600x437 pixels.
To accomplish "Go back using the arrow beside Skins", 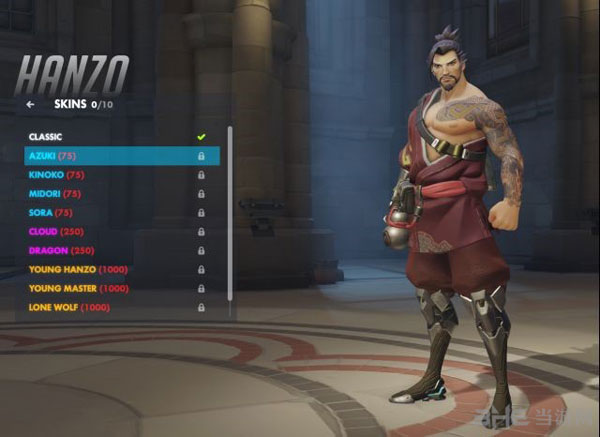I will (31, 103).
